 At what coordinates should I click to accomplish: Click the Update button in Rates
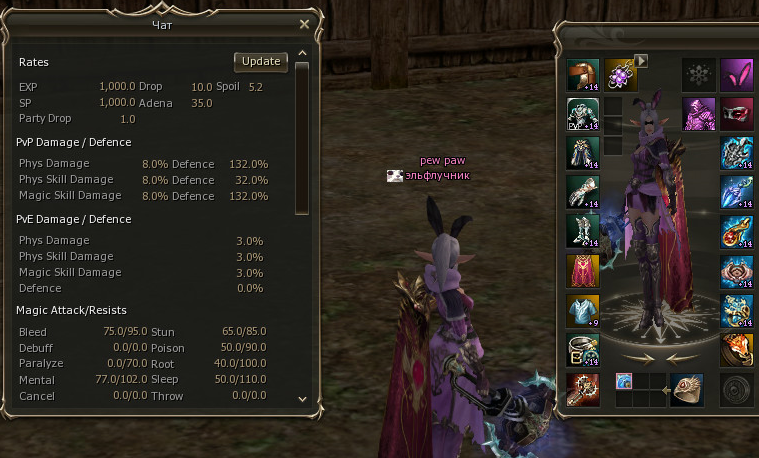(x=261, y=62)
